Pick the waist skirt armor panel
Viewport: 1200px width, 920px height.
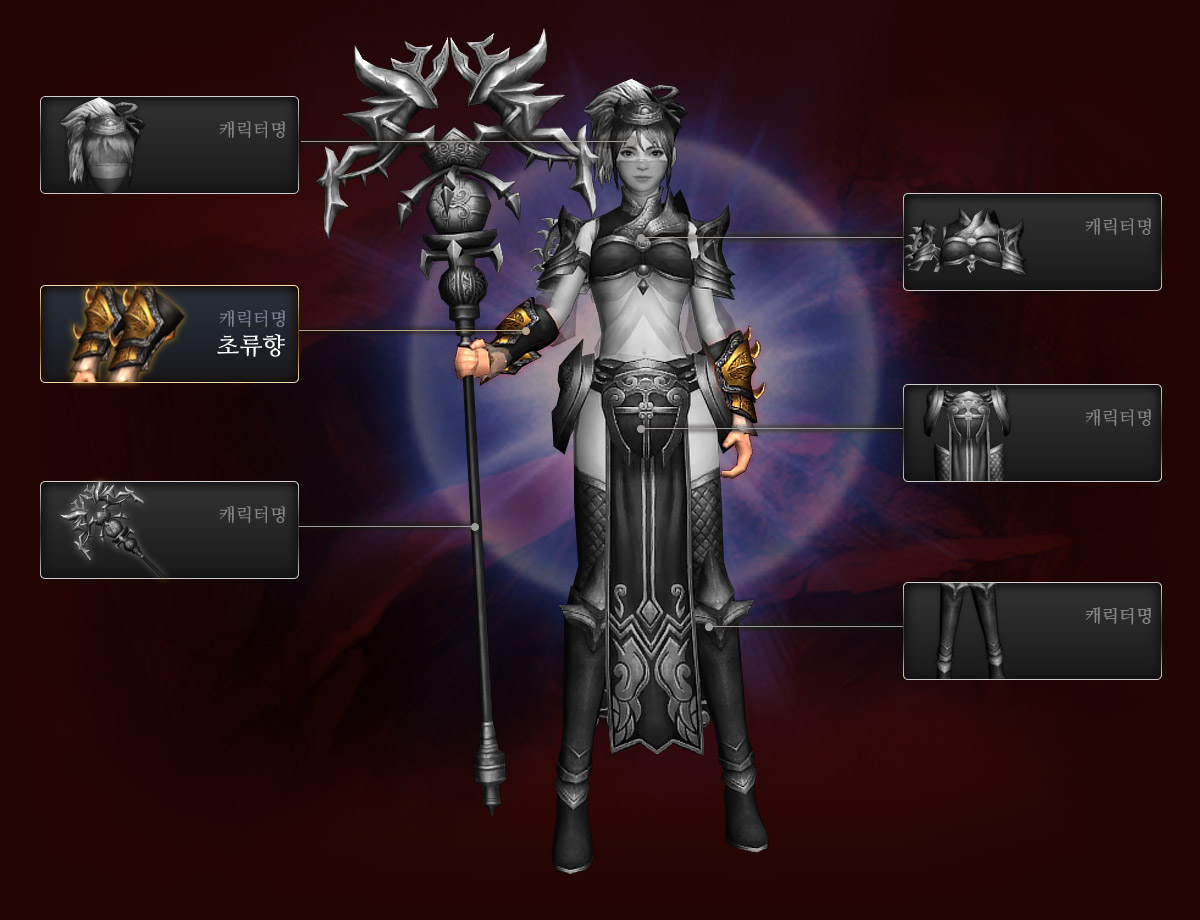(x=1032, y=433)
